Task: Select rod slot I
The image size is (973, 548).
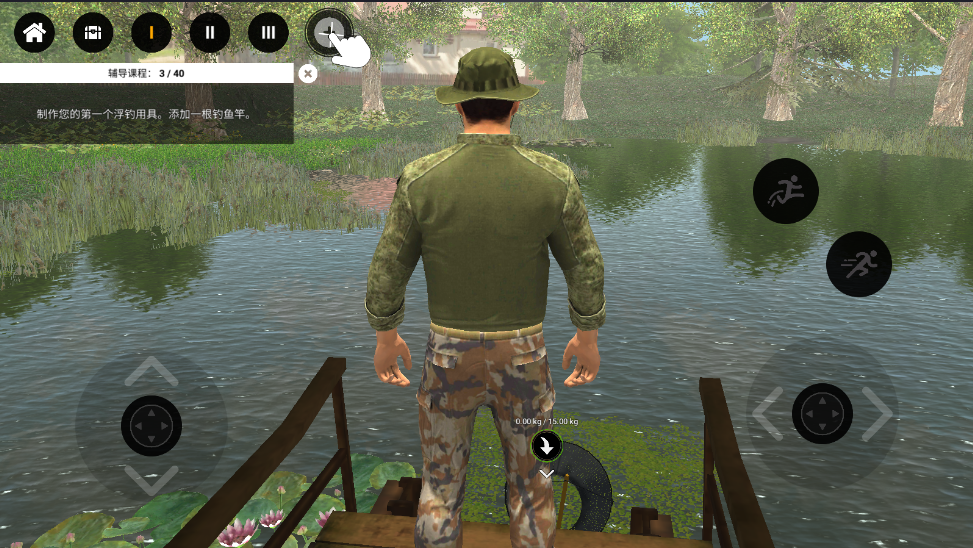Action: click(x=151, y=32)
